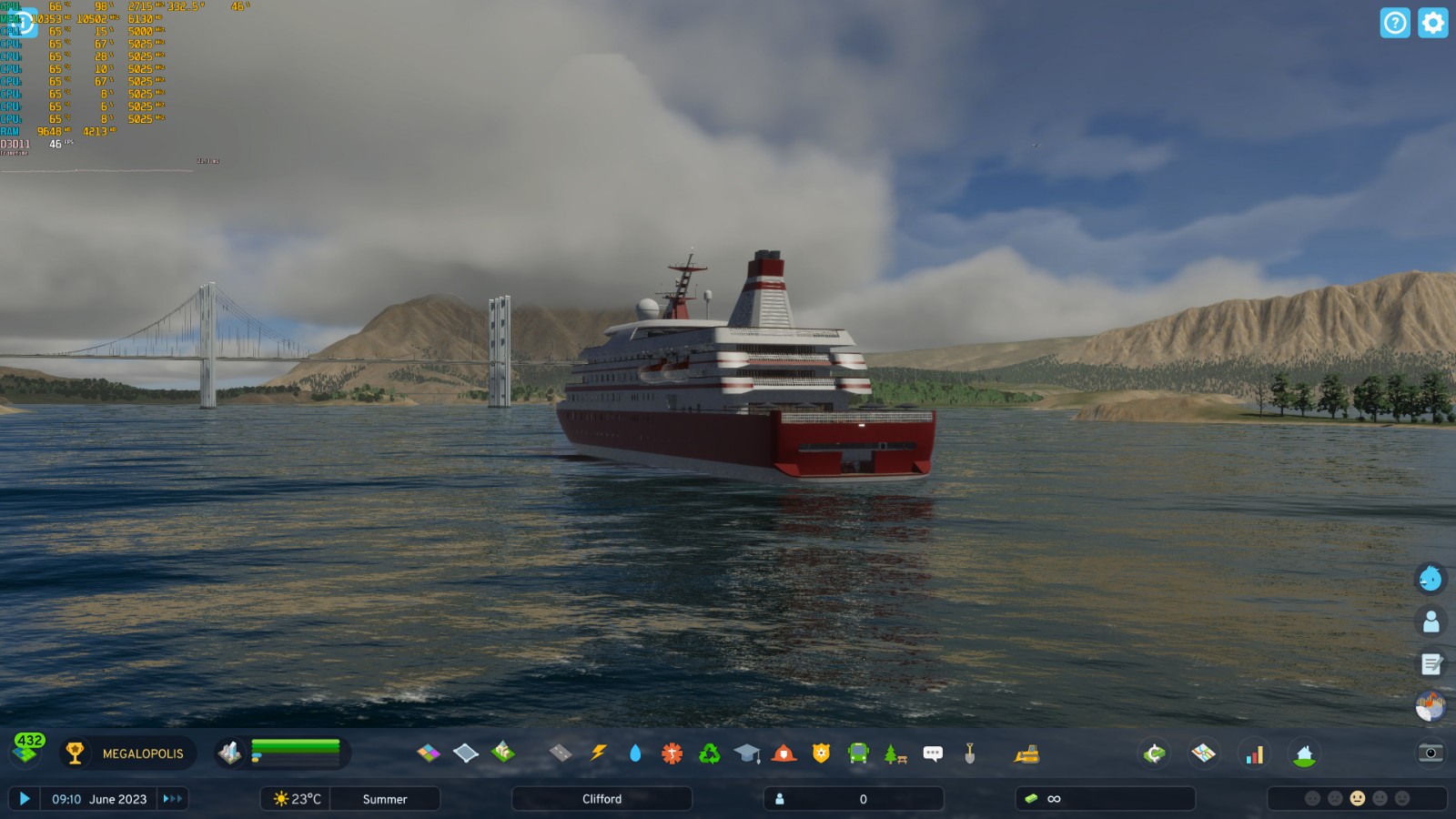Open the Megalopolis milestone progression panel
Viewport: 1456px width, 819px height.
tap(127, 753)
